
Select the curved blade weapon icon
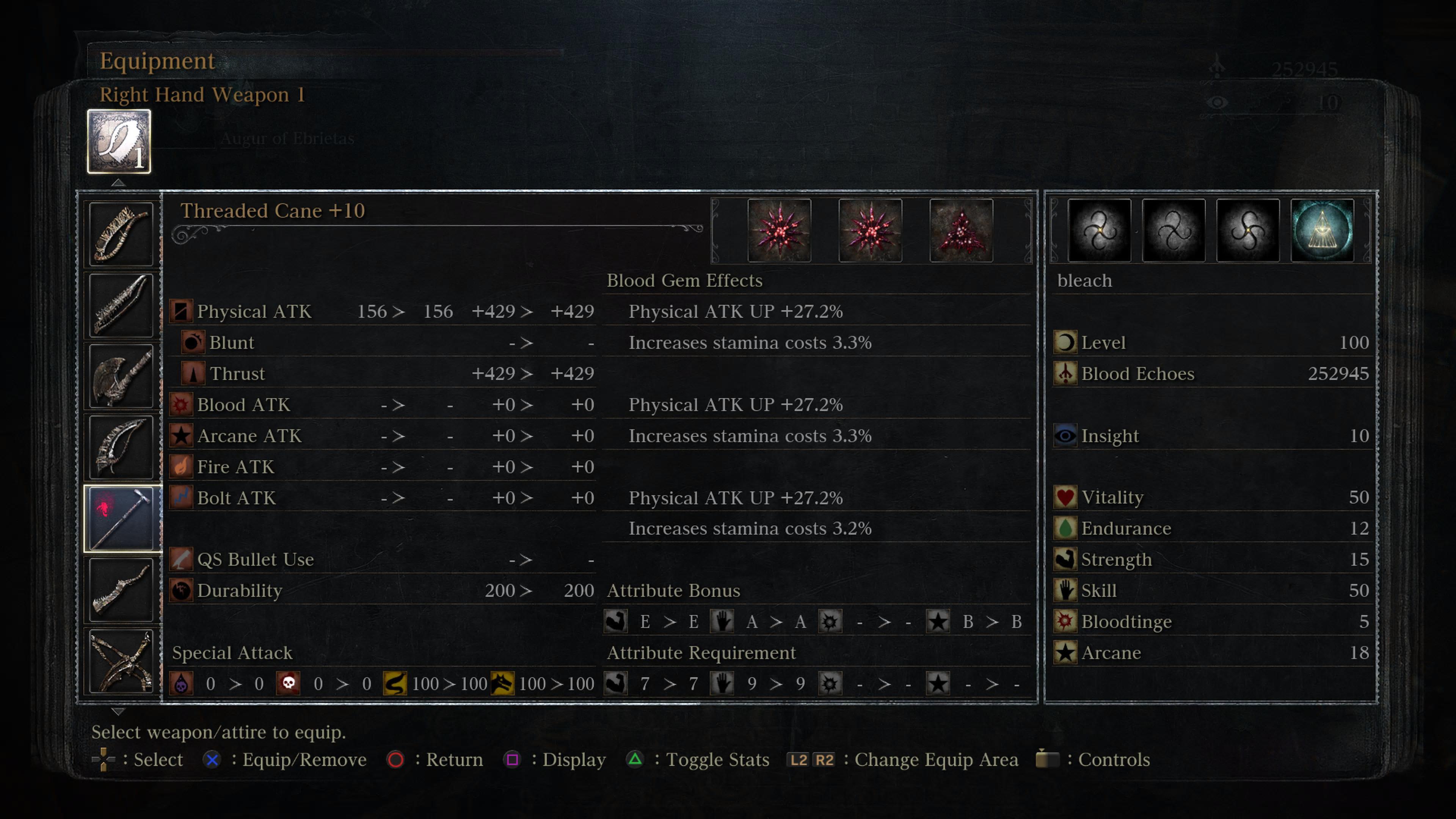tap(121, 447)
